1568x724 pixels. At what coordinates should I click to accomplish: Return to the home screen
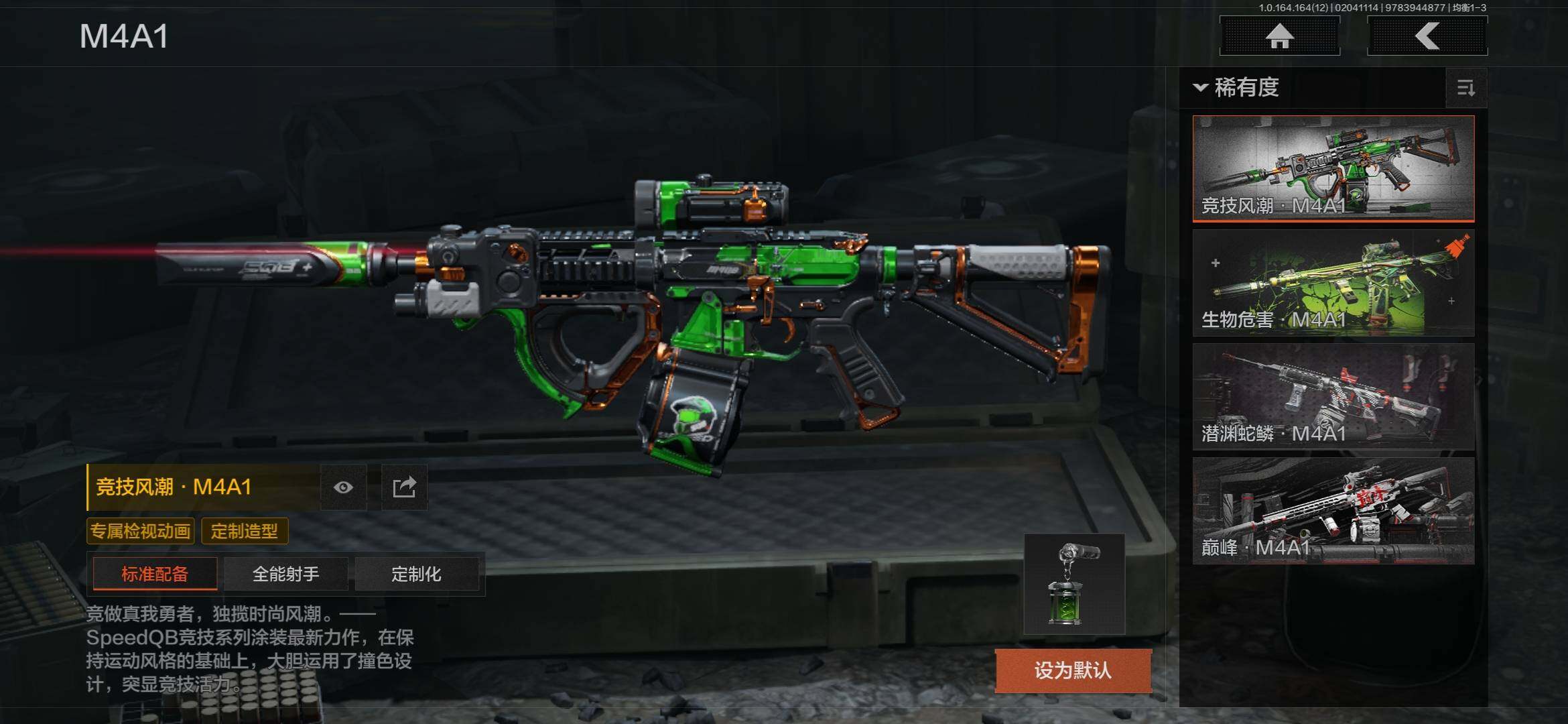click(x=1279, y=36)
